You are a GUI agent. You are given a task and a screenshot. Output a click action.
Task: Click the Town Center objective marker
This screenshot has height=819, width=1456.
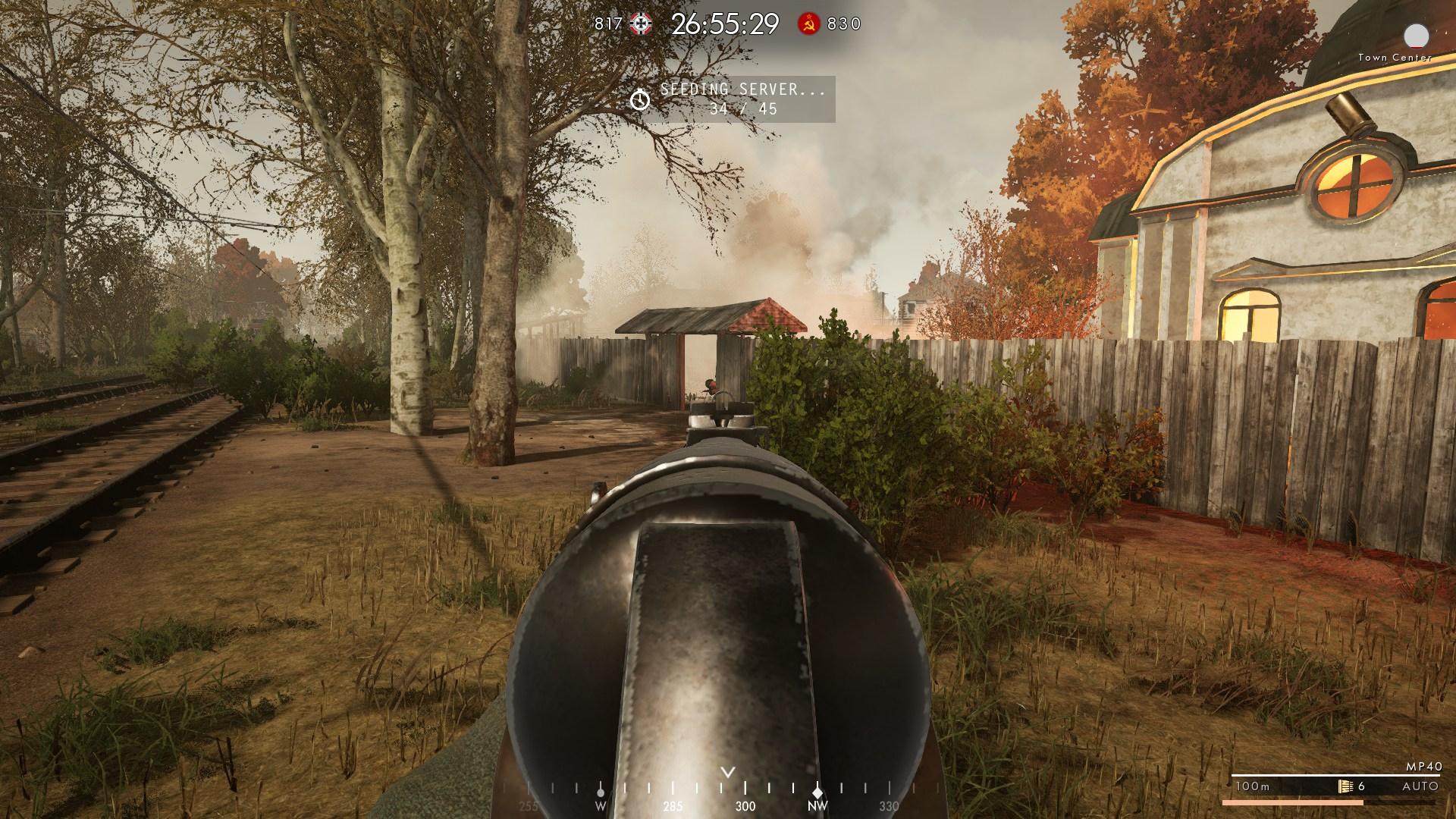coord(1416,36)
